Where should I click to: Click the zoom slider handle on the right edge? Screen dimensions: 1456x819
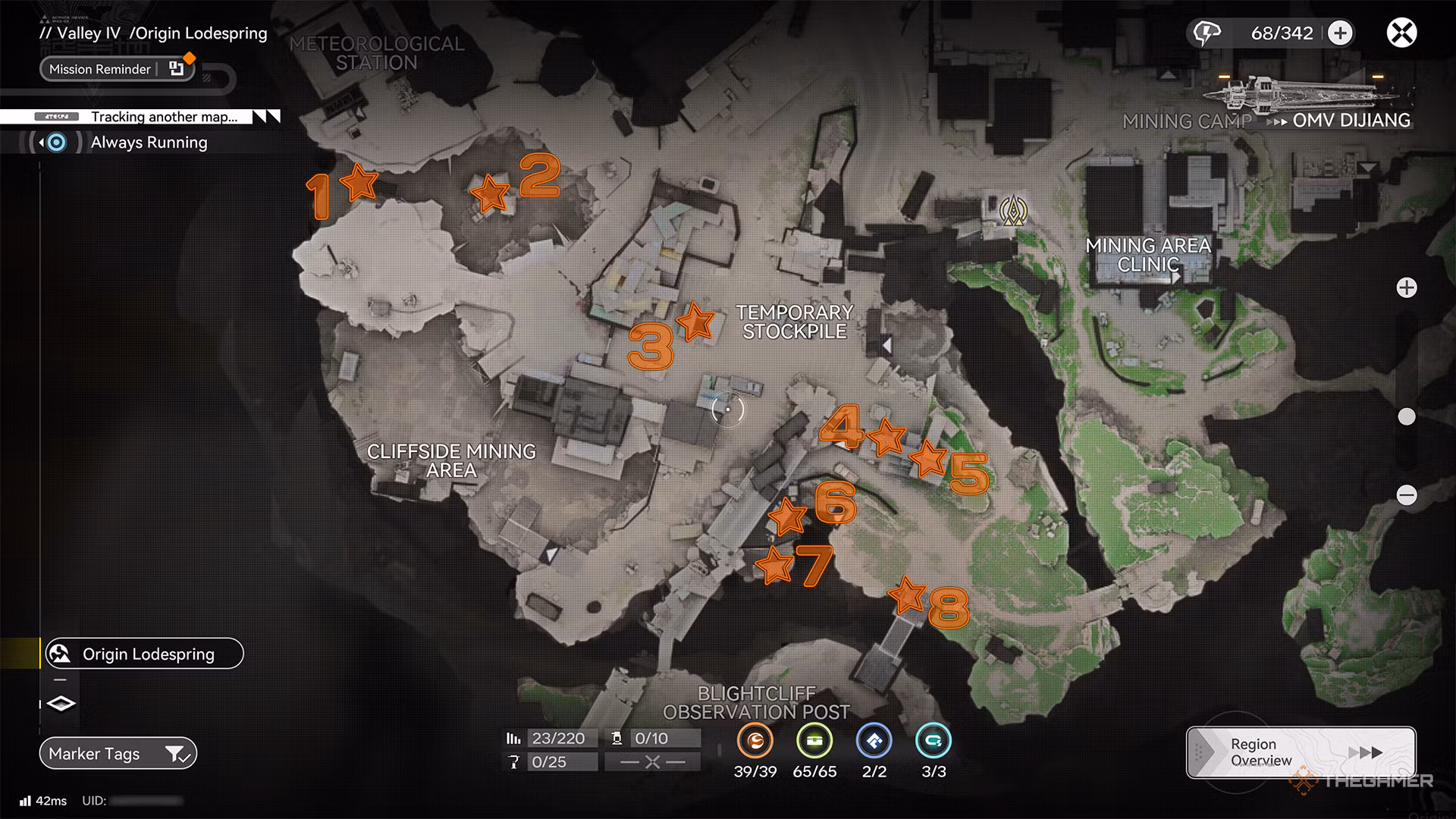(1407, 415)
